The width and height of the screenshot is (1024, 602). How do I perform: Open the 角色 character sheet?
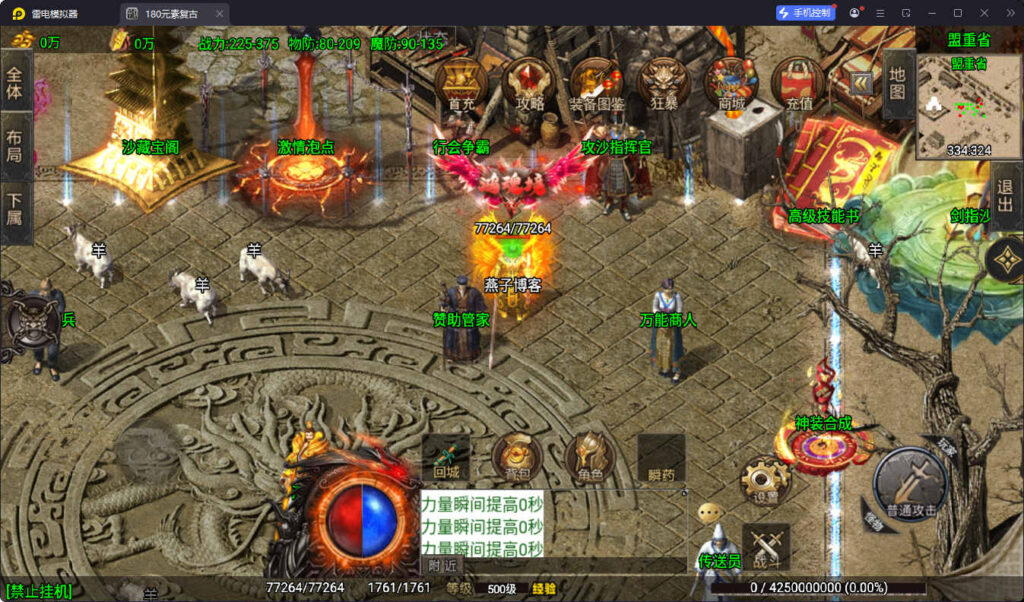(590, 458)
